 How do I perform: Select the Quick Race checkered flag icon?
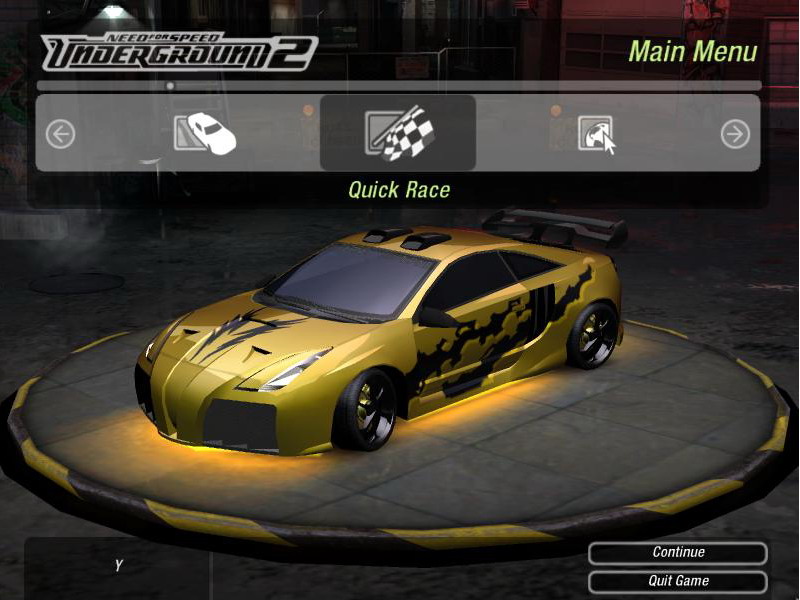[398, 133]
